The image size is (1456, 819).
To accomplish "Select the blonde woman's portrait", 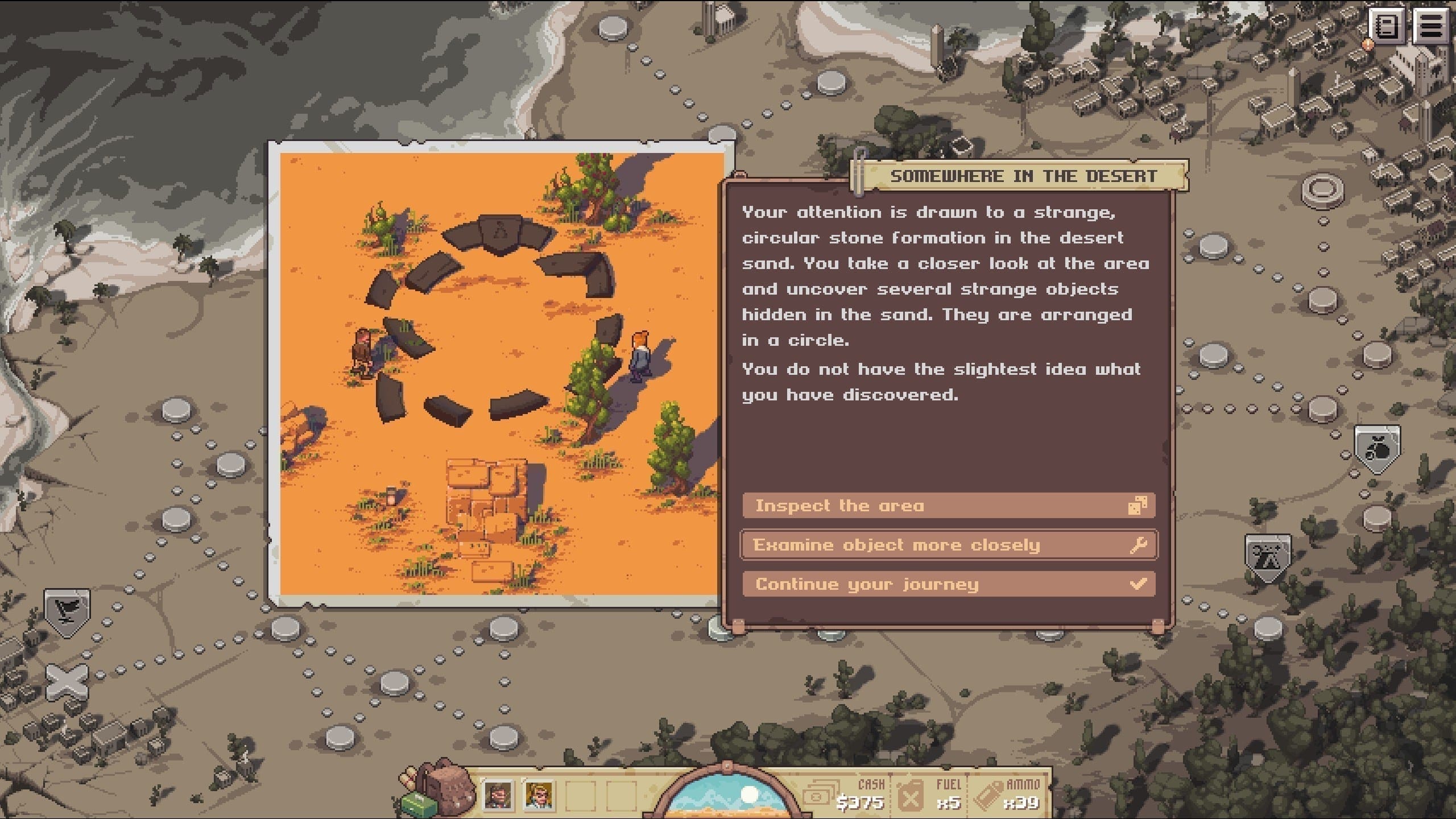I will tap(539, 795).
